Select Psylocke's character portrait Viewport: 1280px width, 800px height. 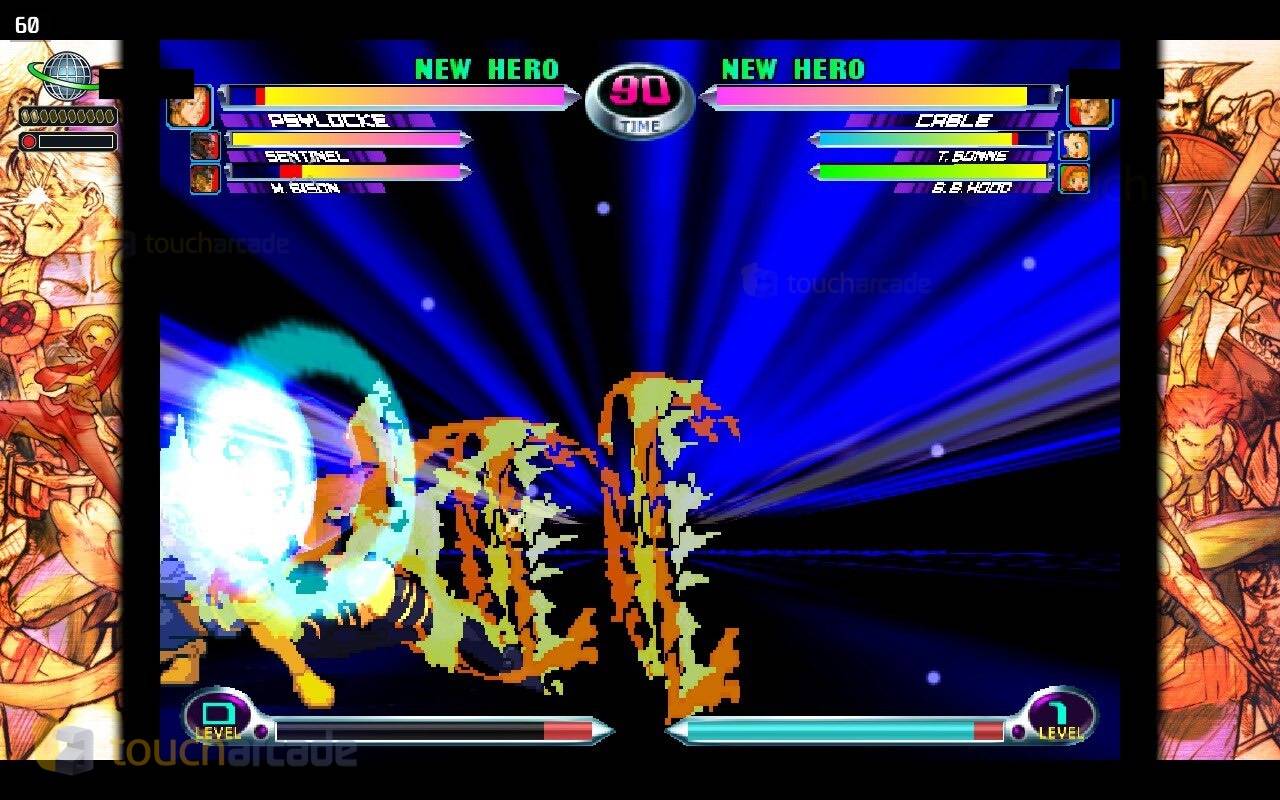click(x=189, y=107)
